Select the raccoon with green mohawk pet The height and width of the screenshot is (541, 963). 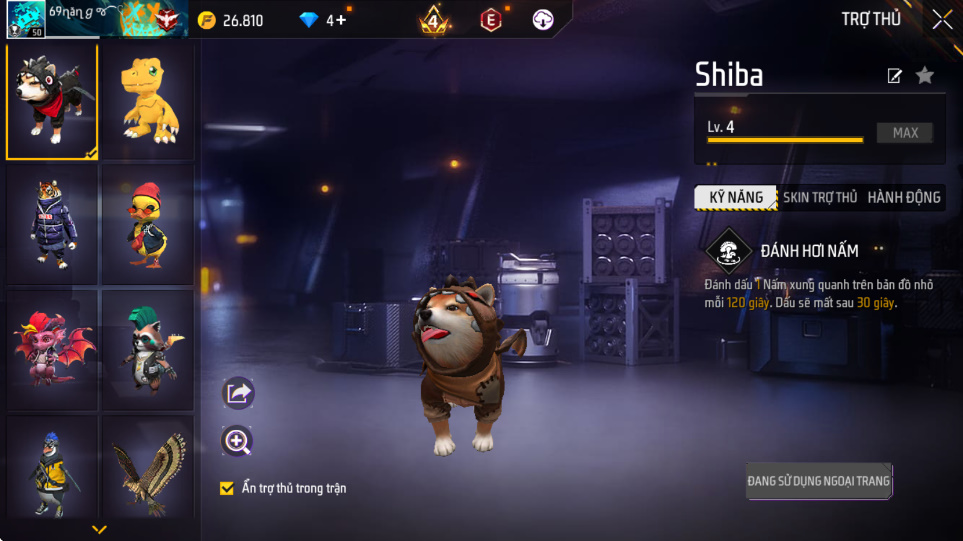pyautogui.click(x=148, y=350)
